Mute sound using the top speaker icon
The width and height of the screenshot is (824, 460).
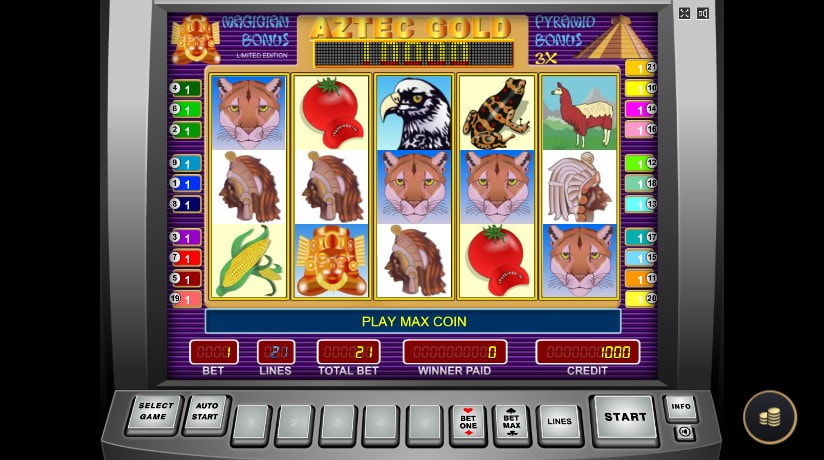[x=703, y=13]
